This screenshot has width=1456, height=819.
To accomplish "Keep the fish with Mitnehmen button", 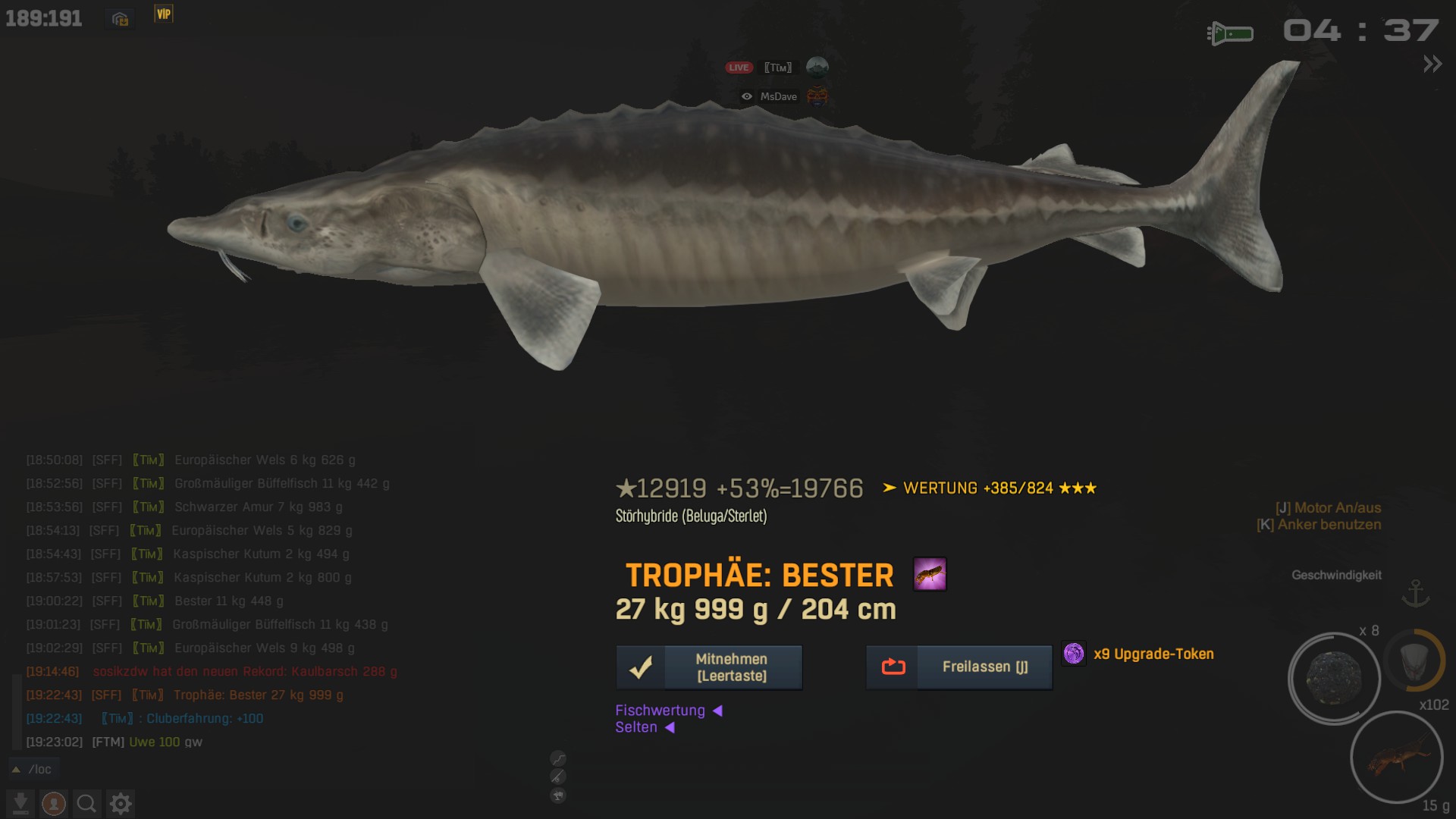I will tap(708, 667).
